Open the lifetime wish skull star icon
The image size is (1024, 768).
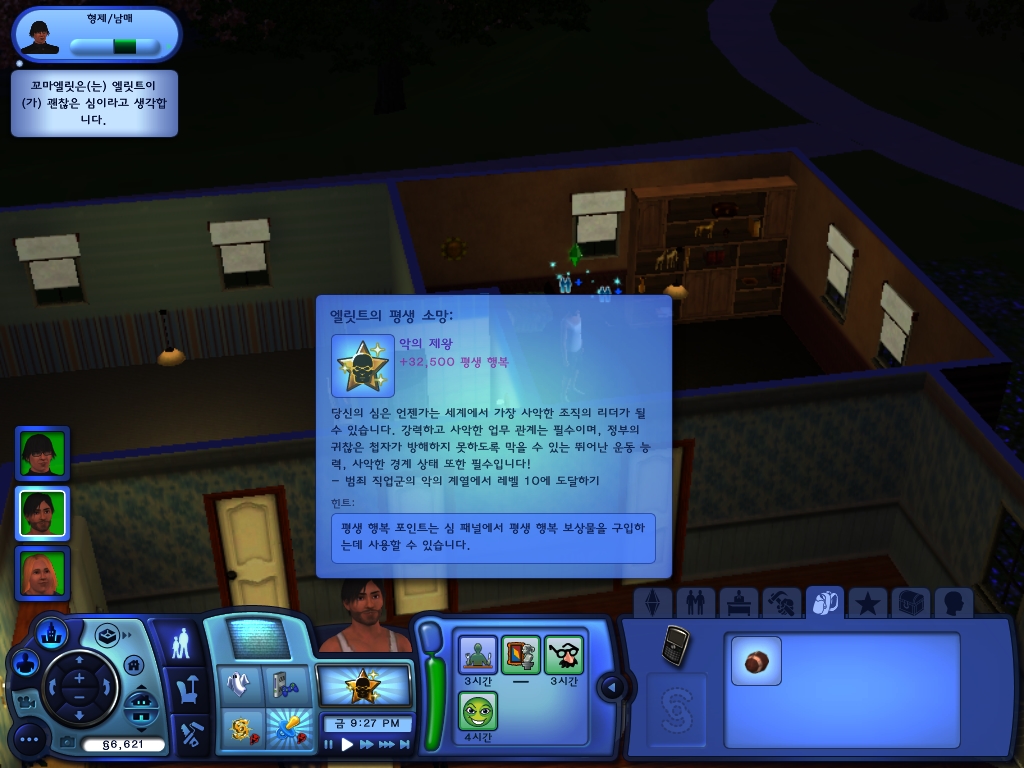click(363, 687)
